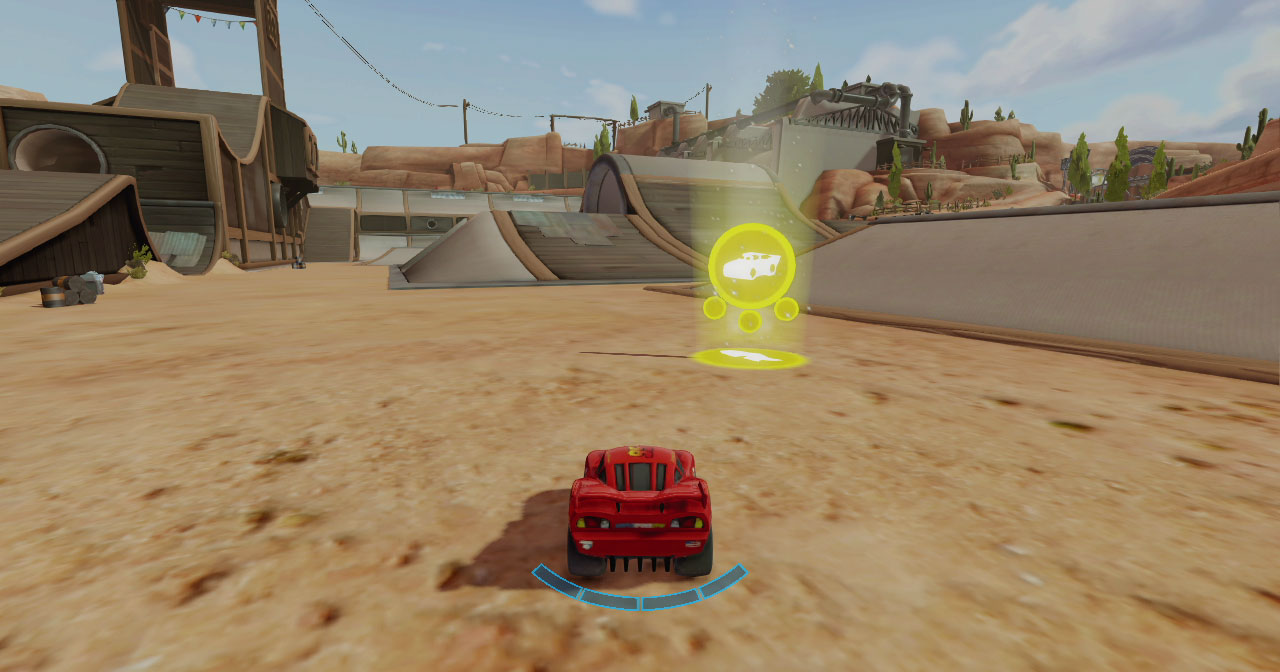Viewport: 1280px width, 672px height.
Task: Select the yellow car mission marker
Action: pos(751,266)
